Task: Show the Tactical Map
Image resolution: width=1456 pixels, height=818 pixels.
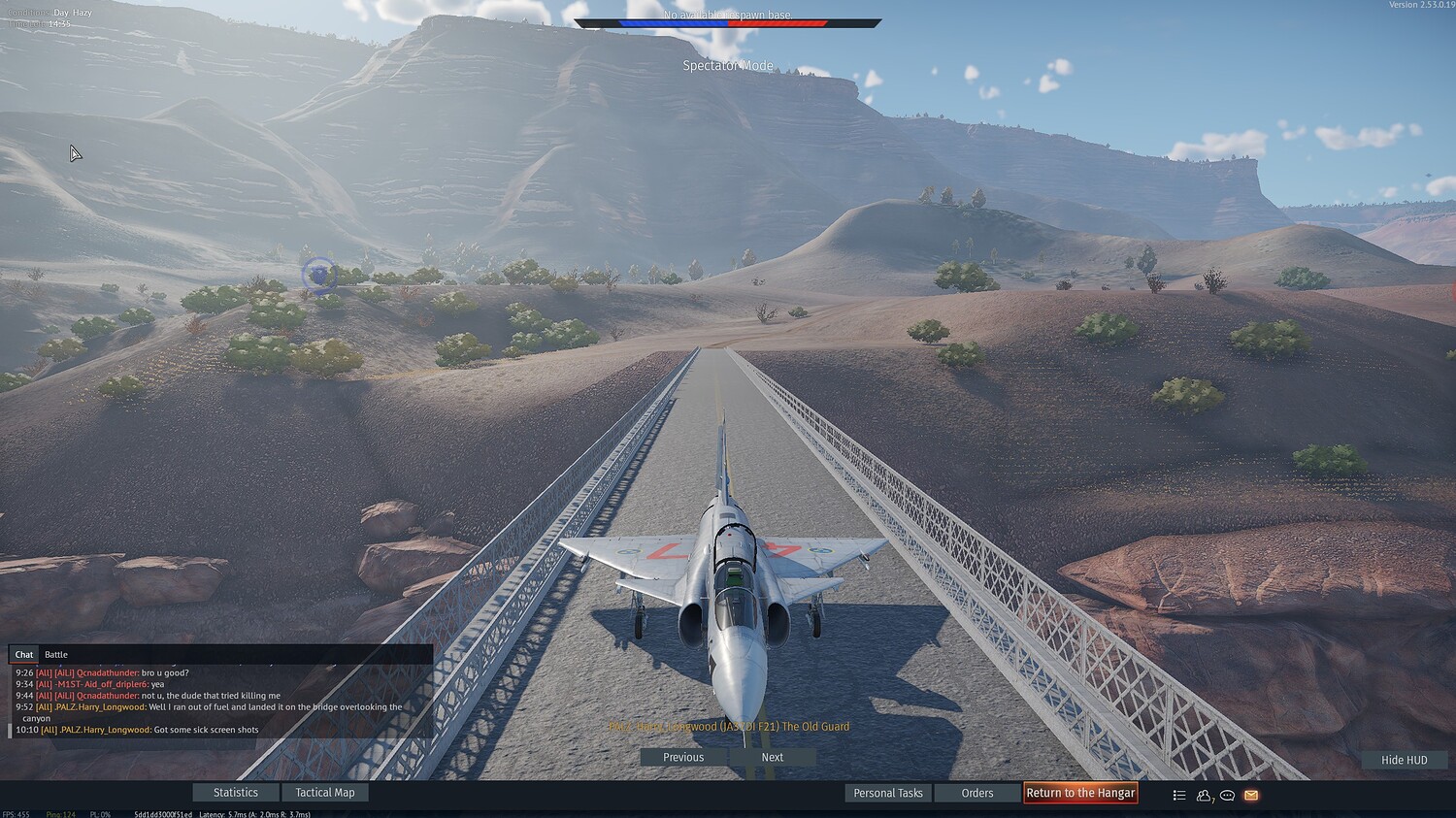Action: point(324,793)
